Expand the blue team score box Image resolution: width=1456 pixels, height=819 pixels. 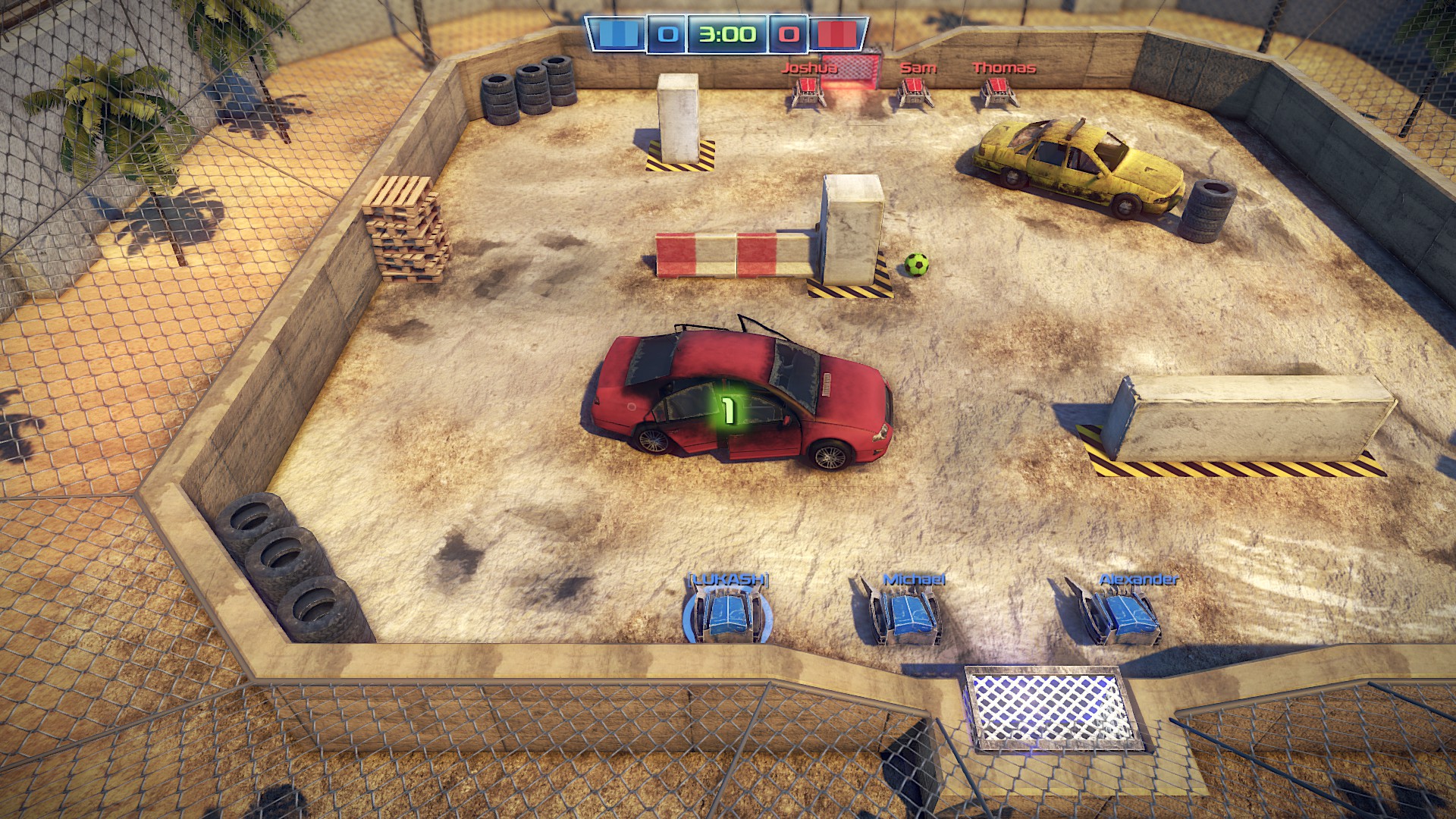[x=666, y=33]
